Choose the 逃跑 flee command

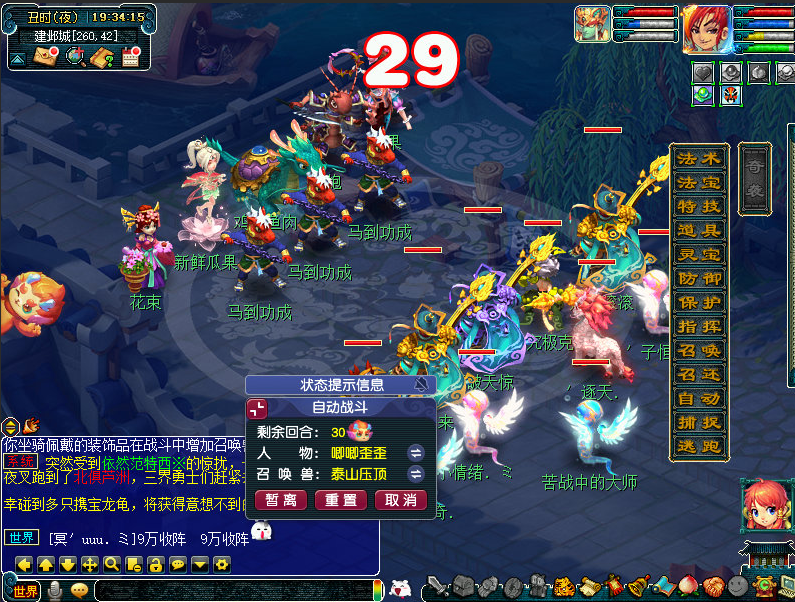click(x=698, y=446)
